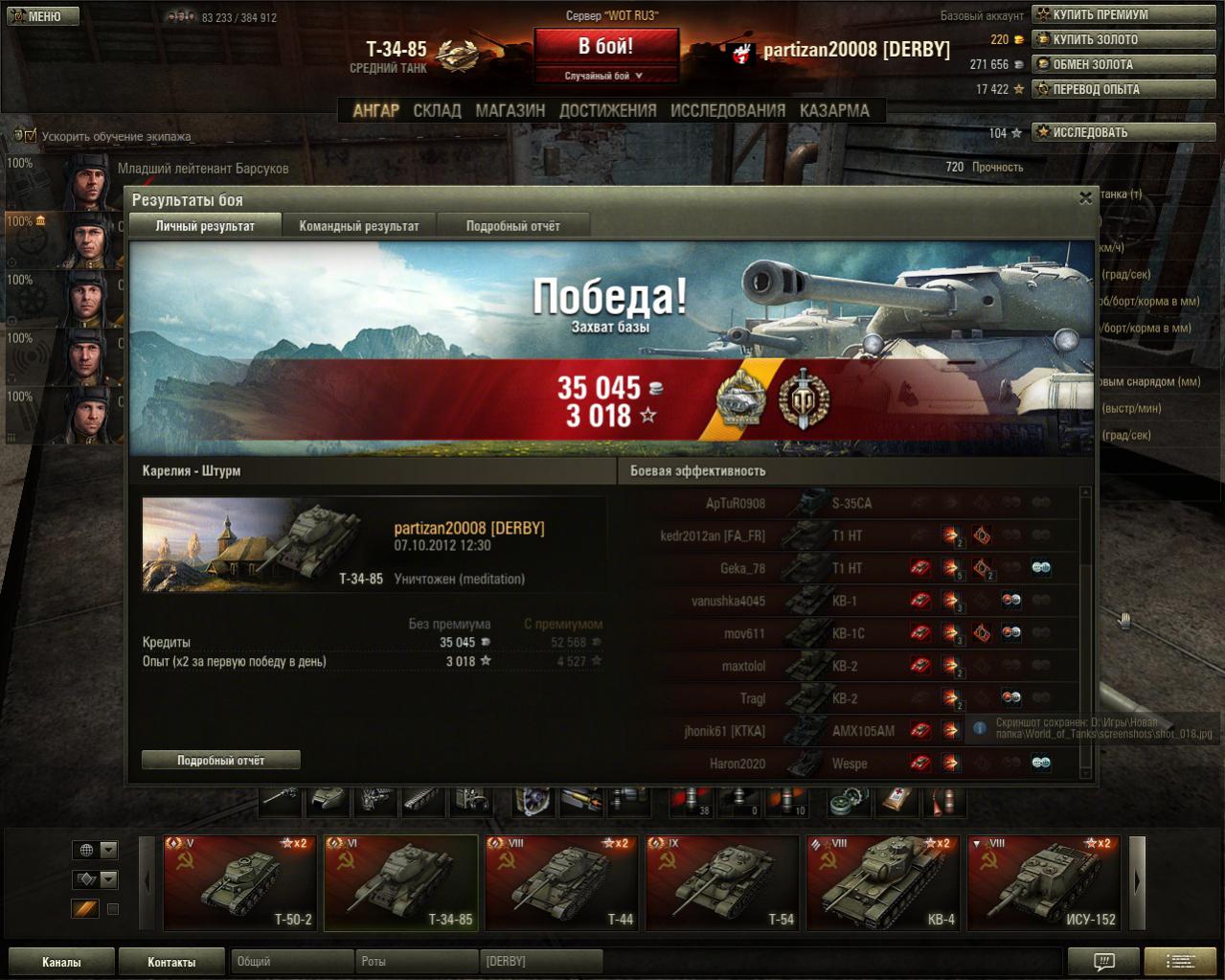Open the Склад tab

437,110
